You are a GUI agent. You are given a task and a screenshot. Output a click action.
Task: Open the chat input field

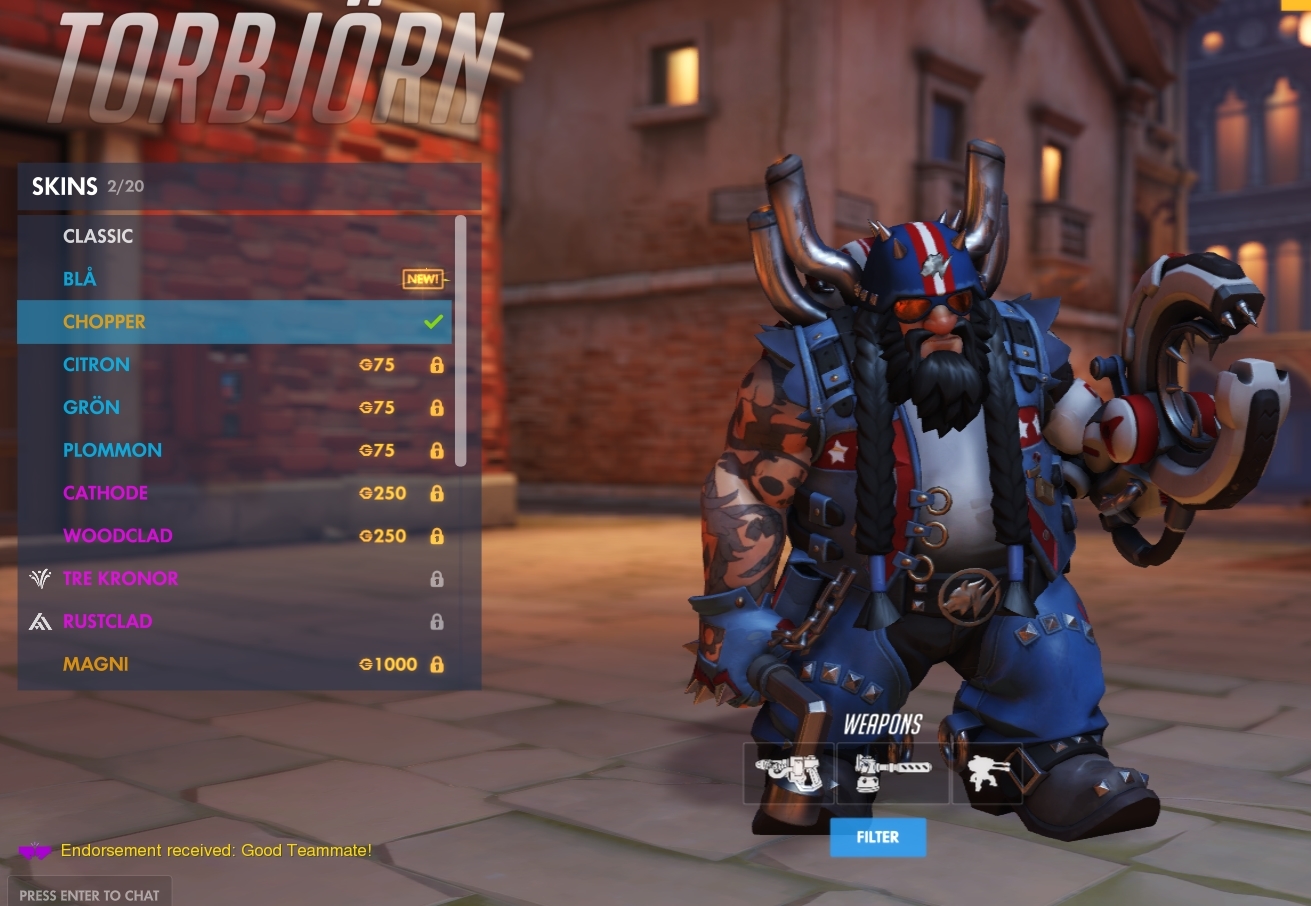(x=89, y=894)
